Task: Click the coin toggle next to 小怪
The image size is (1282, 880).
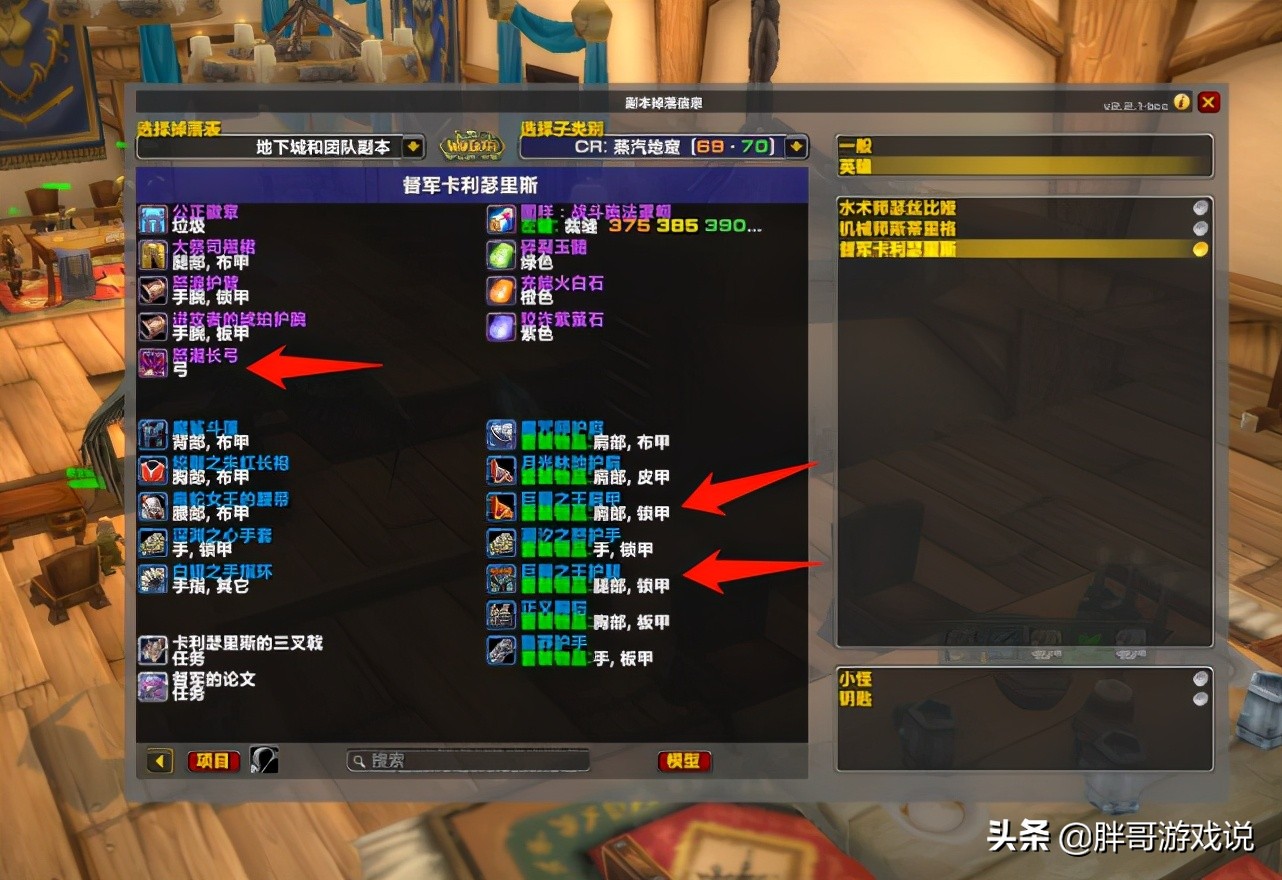Action: pyautogui.click(x=1198, y=678)
